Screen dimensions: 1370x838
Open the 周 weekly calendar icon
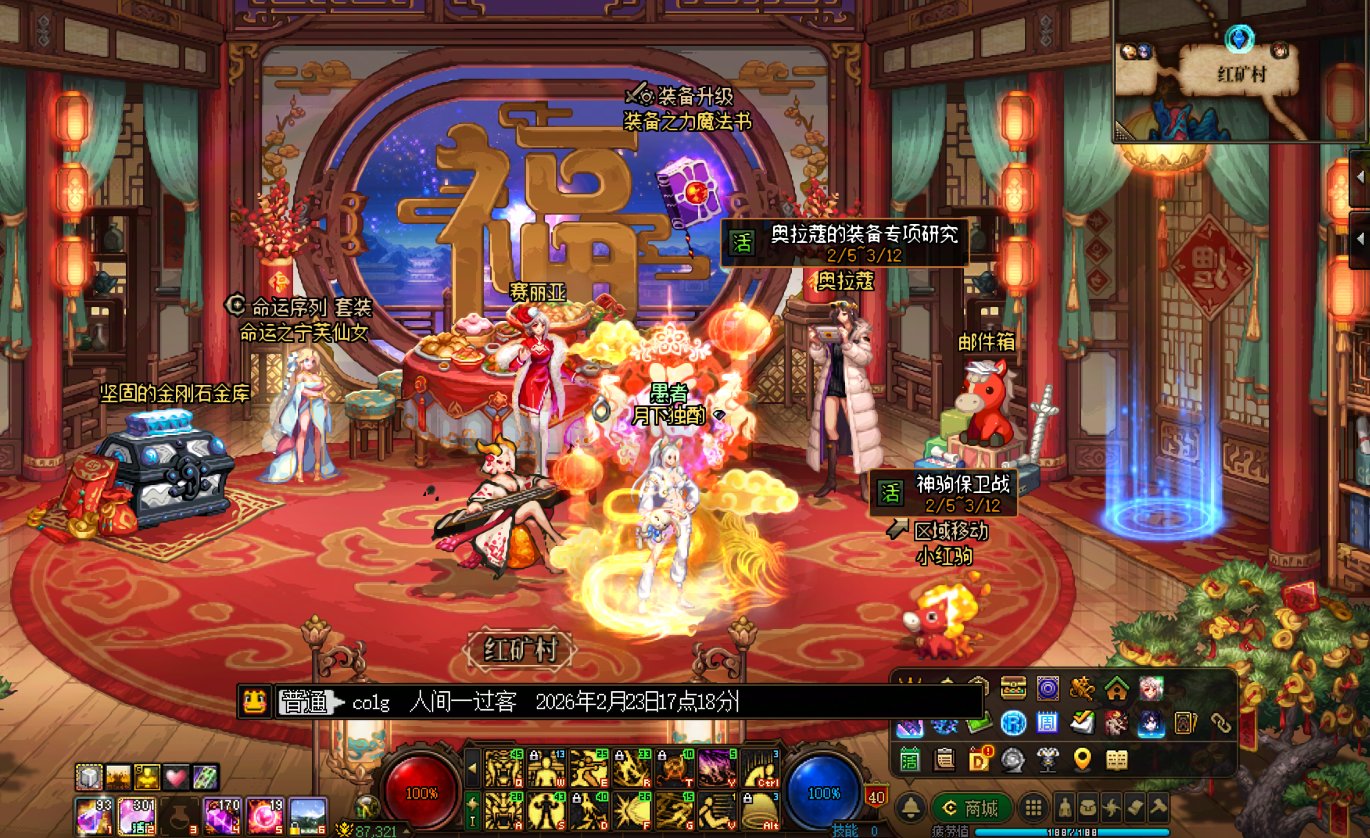(x=1047, y=723)
